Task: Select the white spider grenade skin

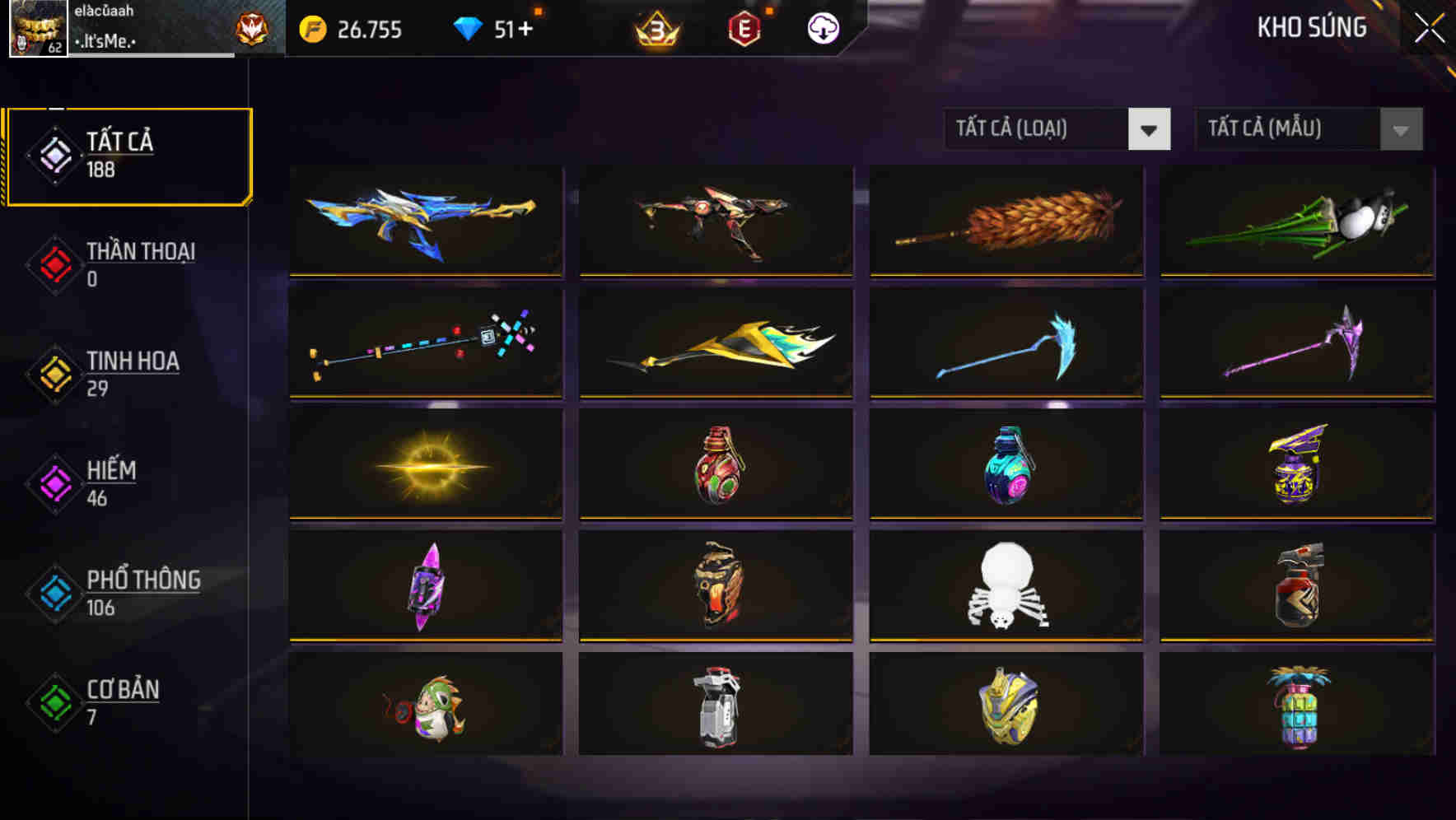Action: [1006, 586]
